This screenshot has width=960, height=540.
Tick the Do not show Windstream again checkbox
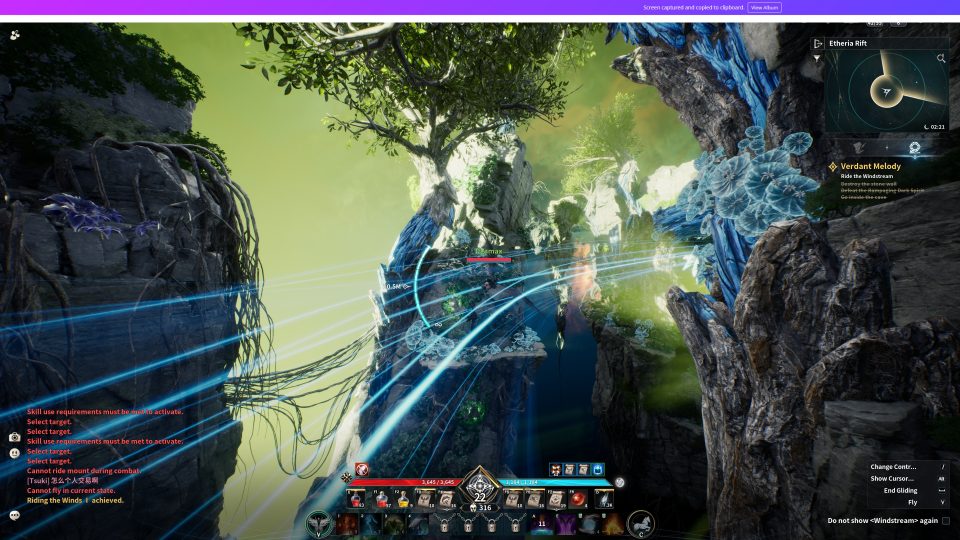pos(946,521)
